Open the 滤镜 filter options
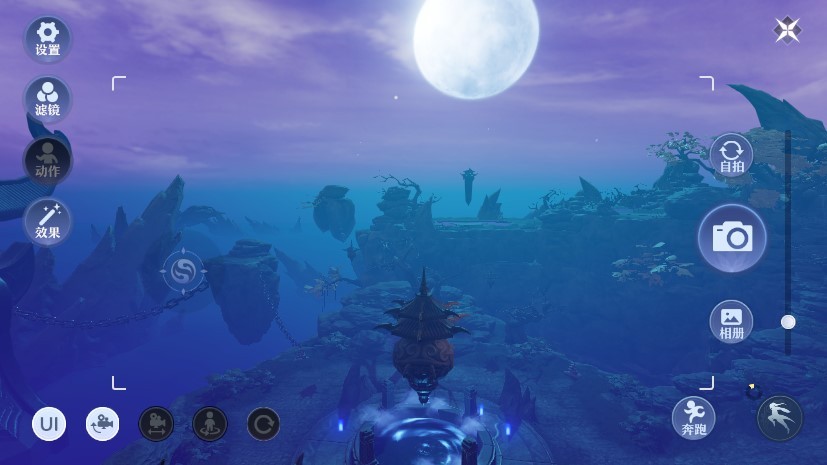The image size is (827, 465). pyautogui.click(x=47, y=99)
